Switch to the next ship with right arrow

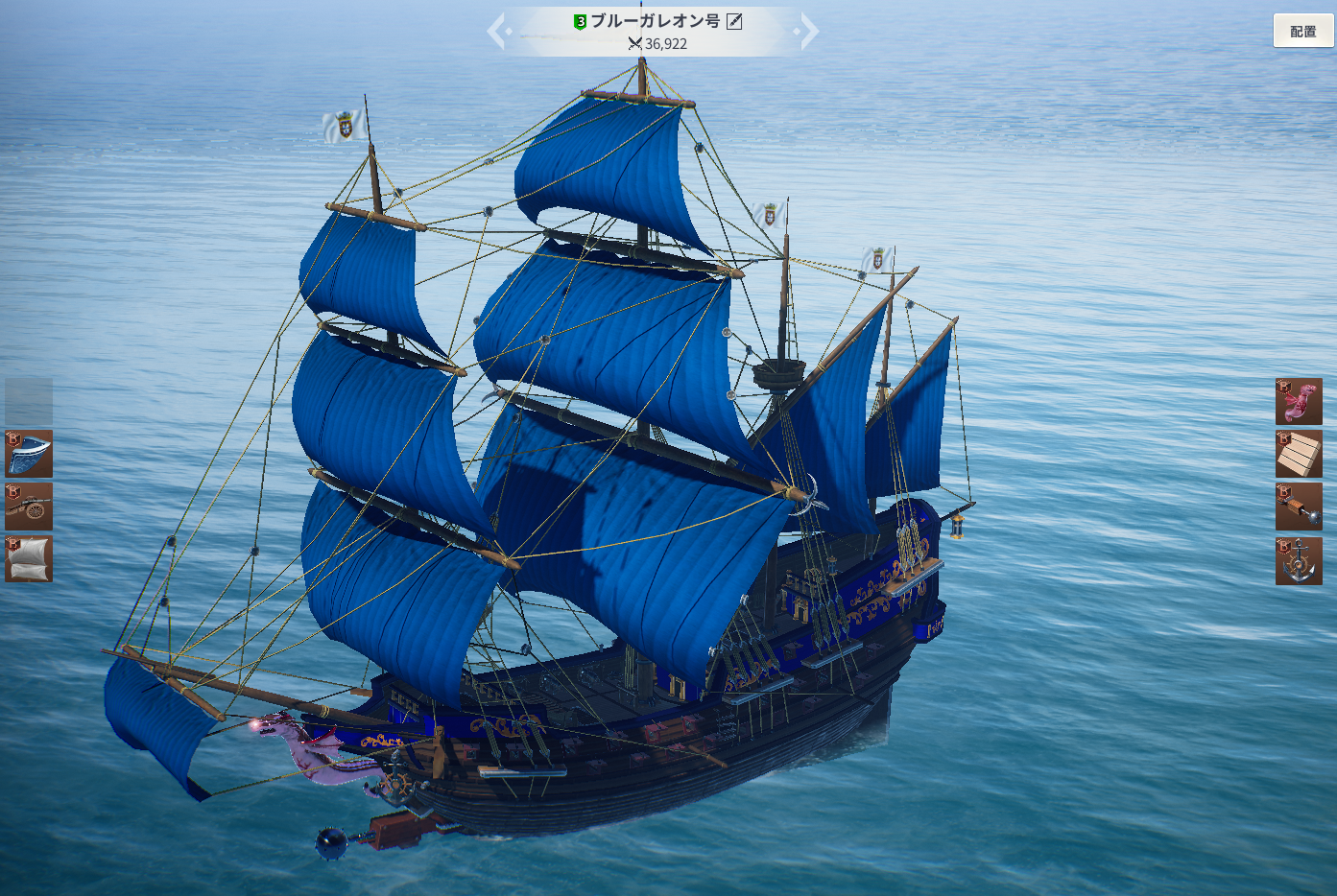click(809, 31)
